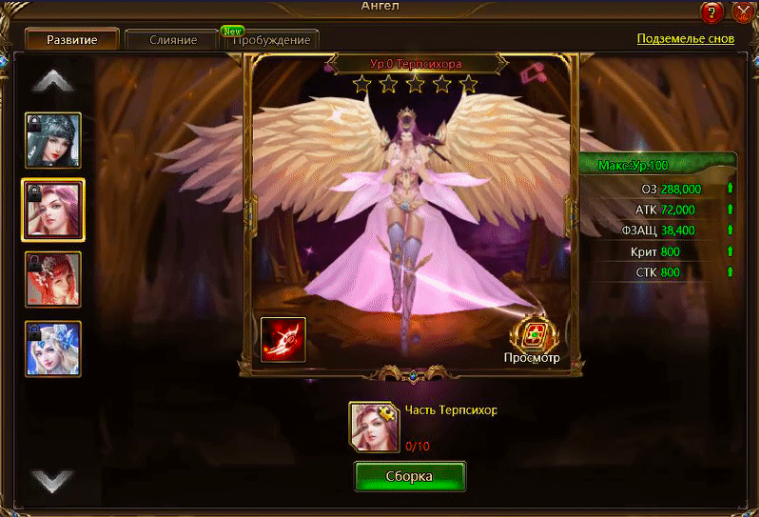Close the Ангел window
759x517 pixels.
point(744,13)
